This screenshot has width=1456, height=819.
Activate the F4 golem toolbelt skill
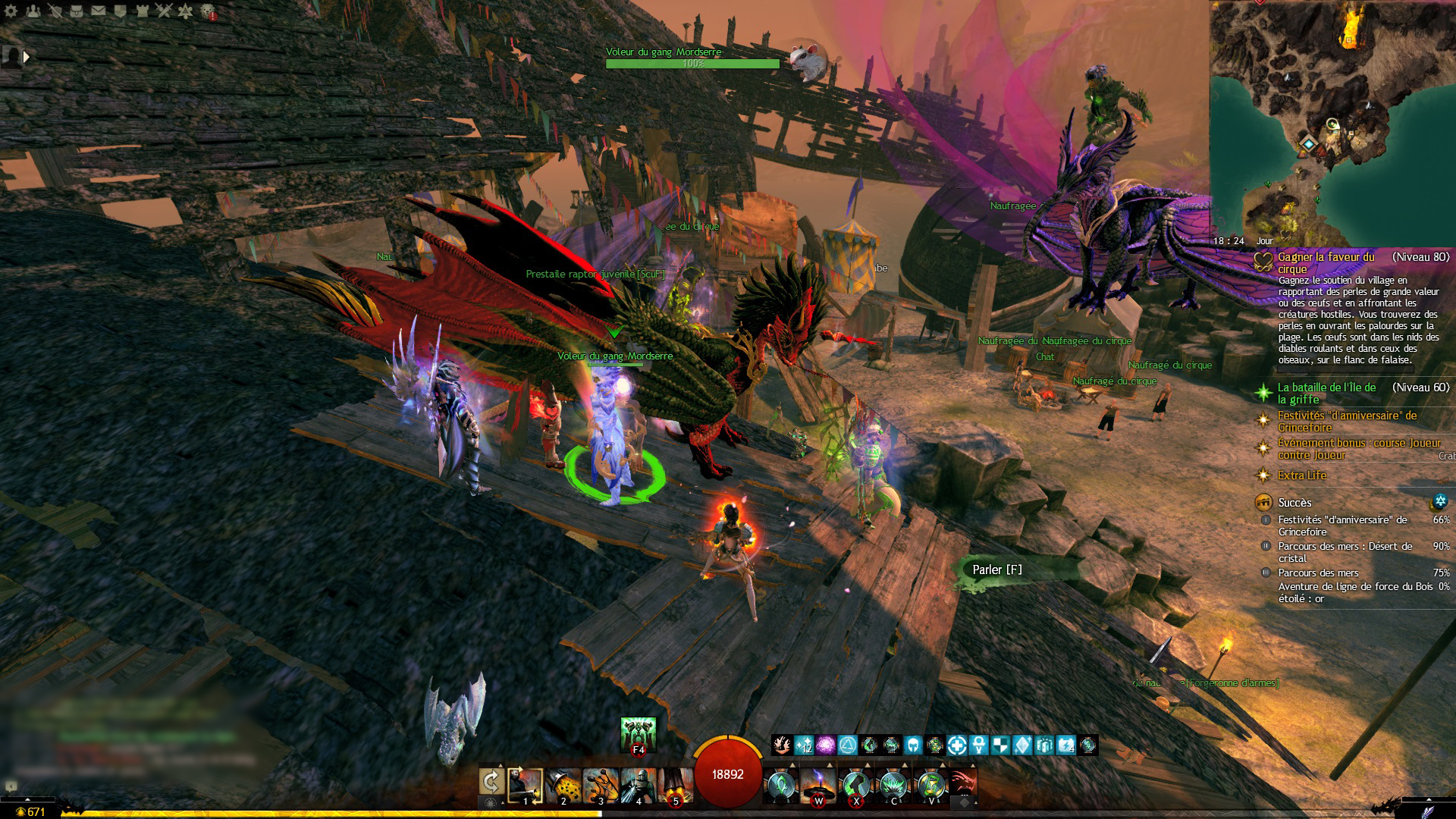point(638,735)
